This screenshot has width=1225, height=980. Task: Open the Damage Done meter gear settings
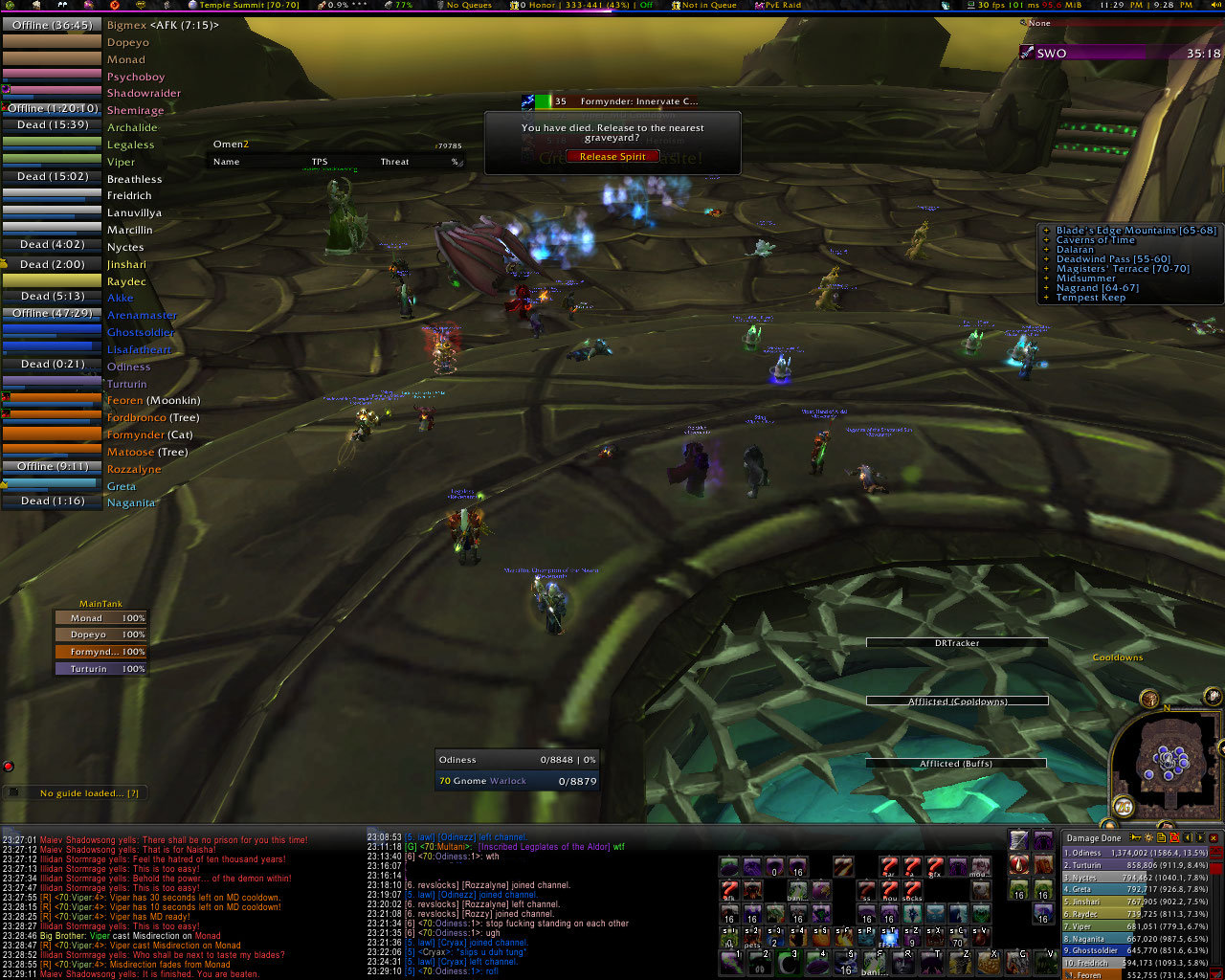tap(1148, 838)
